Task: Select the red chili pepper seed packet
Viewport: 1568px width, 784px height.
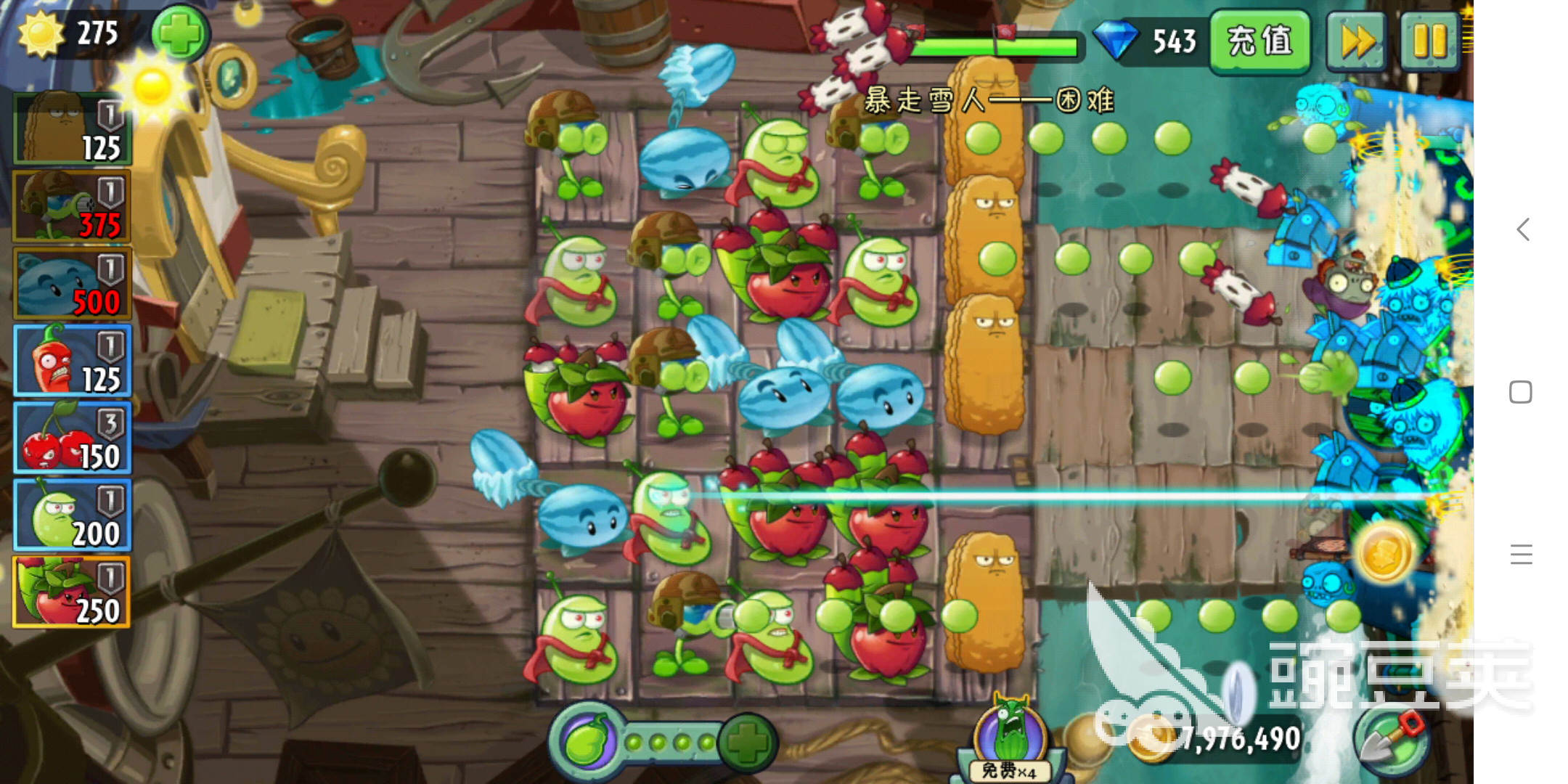Action: coord(72,361)
